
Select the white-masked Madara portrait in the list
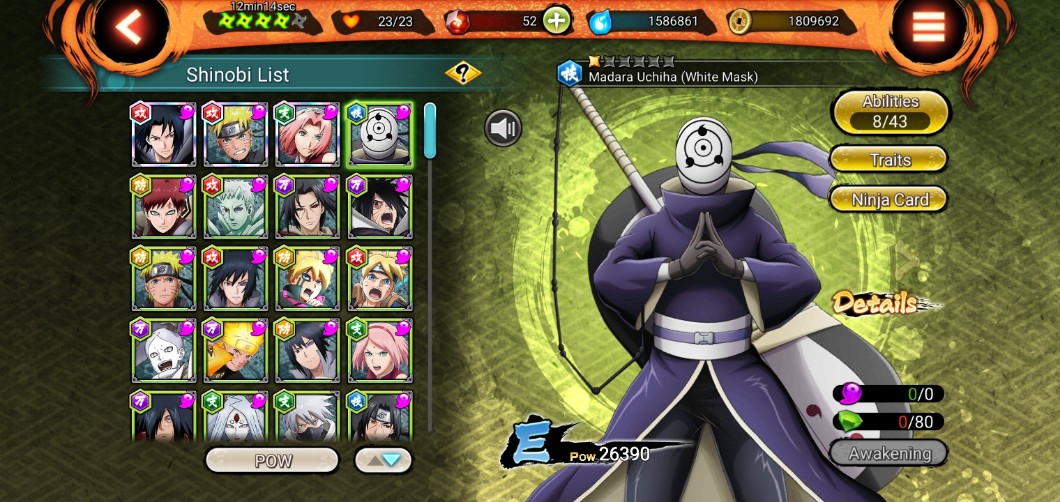click(379, 134)
